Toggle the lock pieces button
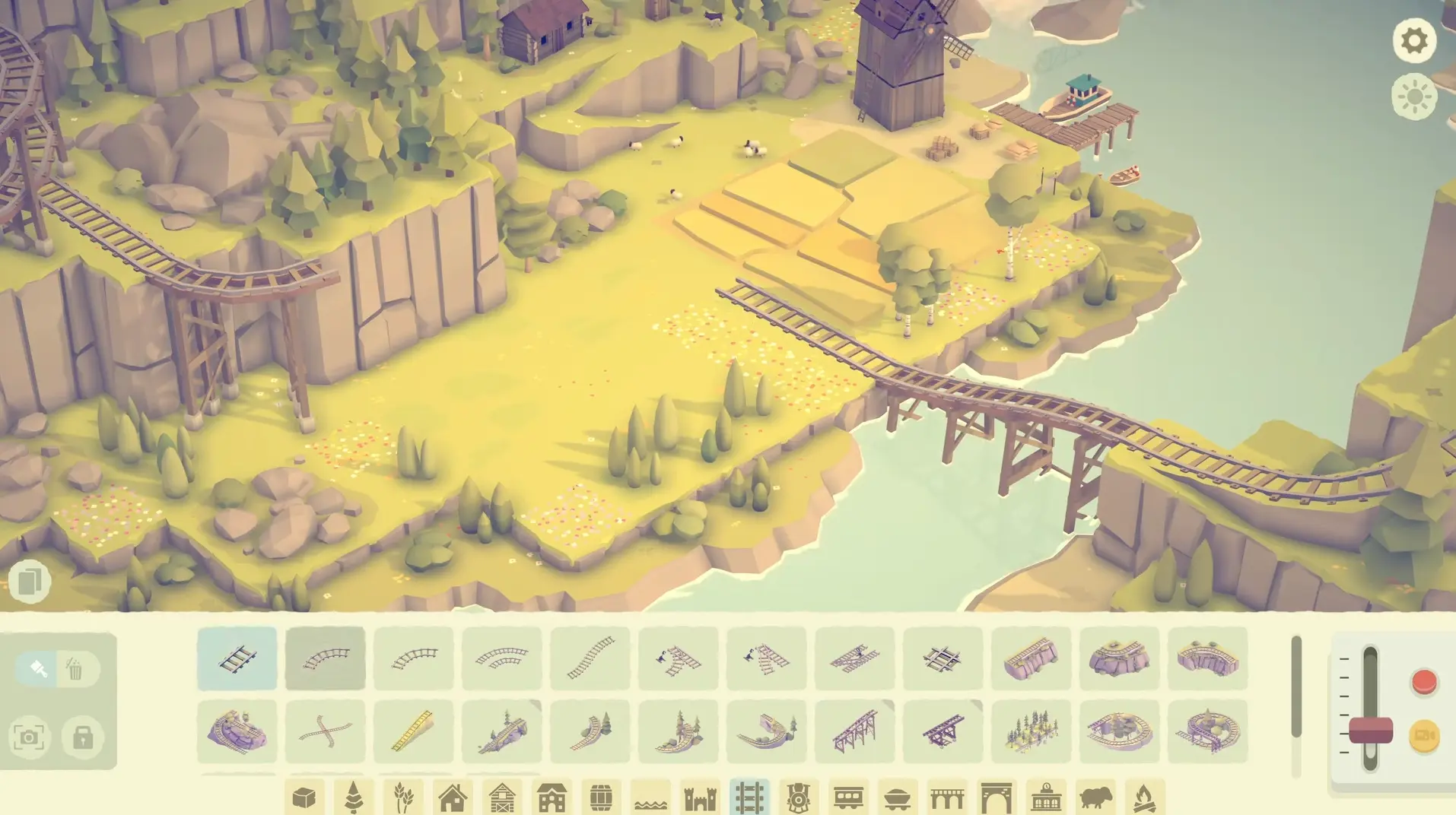Viewport: 1456px width, 815px height. pyautogui.click(x=84, y=739)
